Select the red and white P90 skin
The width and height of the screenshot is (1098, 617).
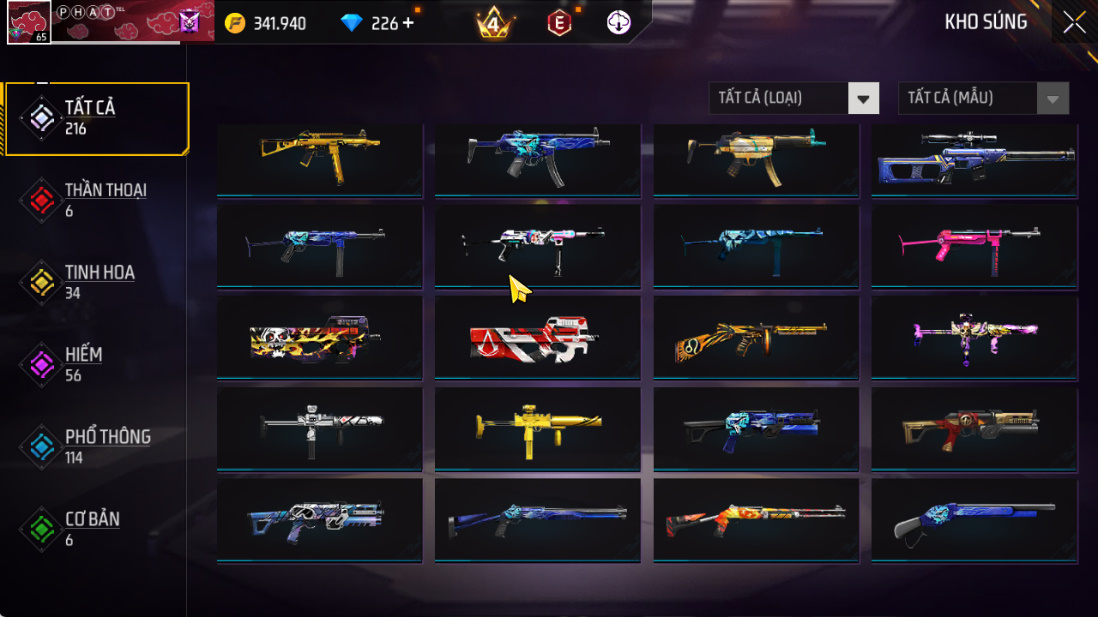tap(537, 338)
